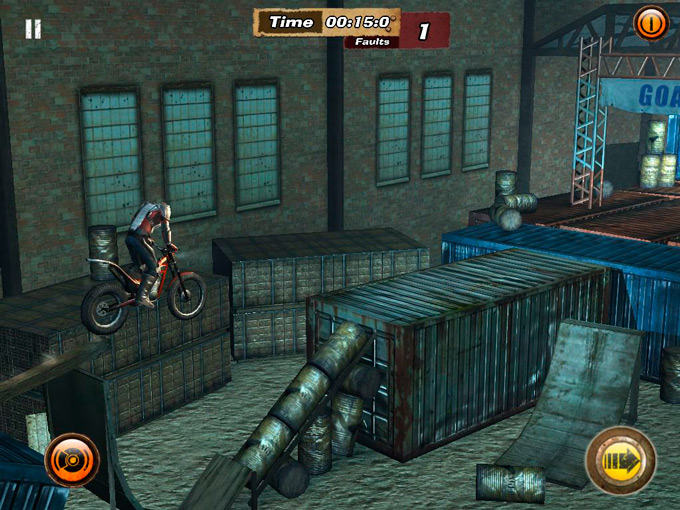Accelerate using the yellow arrow button

click(620, 460)
